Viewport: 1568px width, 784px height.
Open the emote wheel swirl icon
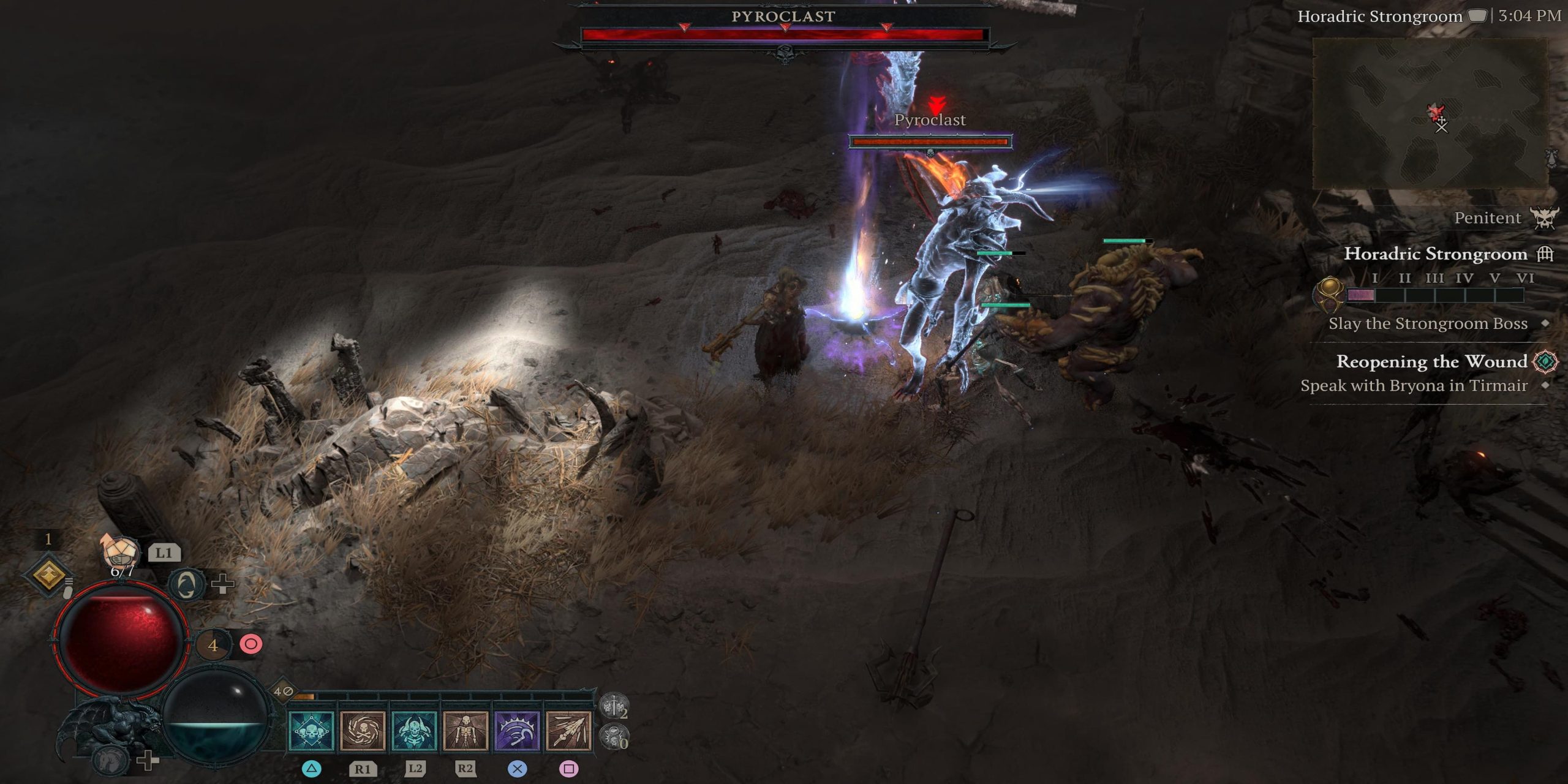pyautogui.click(x=187, y=584)
